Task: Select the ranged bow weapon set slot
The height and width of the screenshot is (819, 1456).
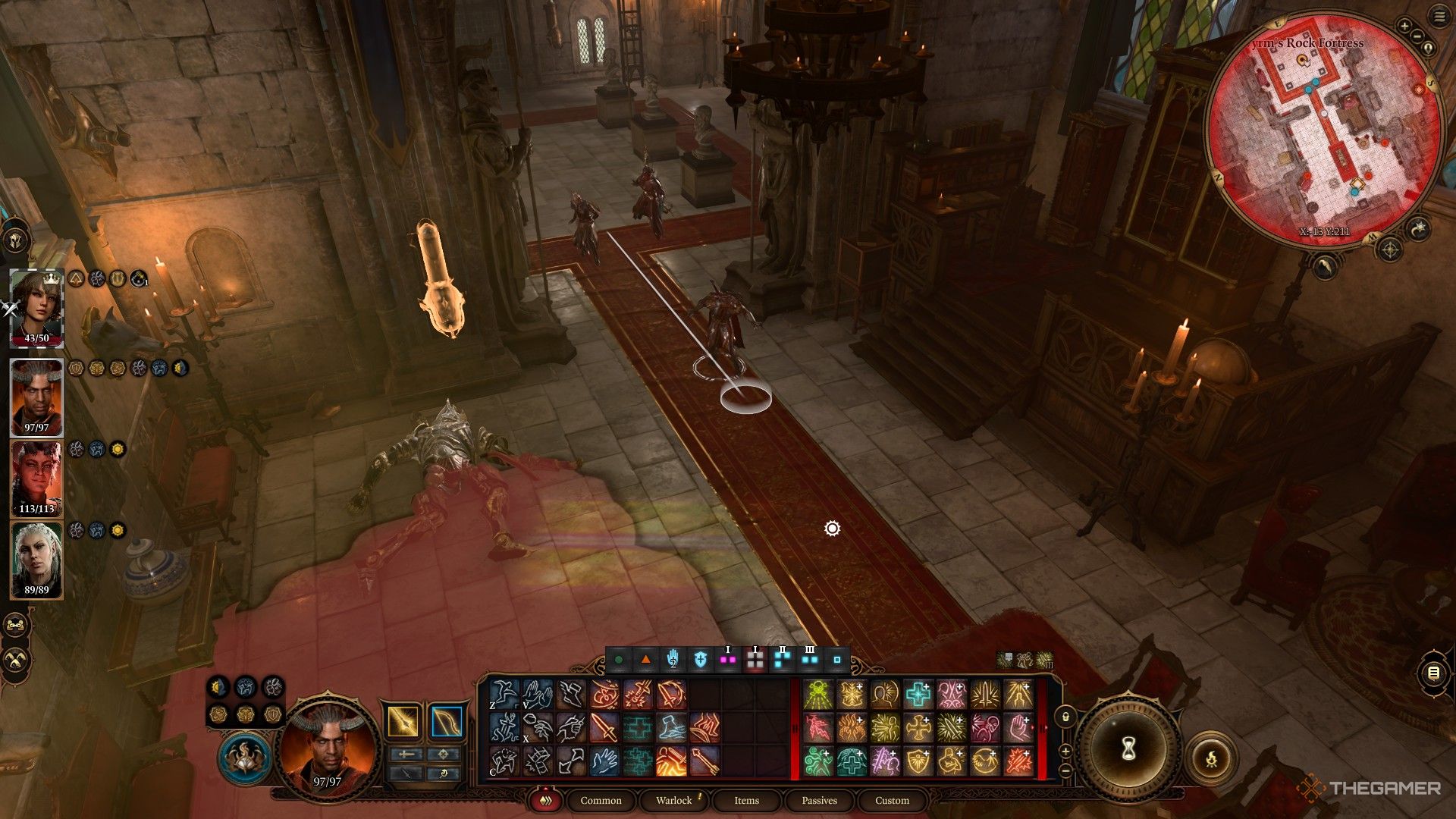Action: [x=446, y=721]
